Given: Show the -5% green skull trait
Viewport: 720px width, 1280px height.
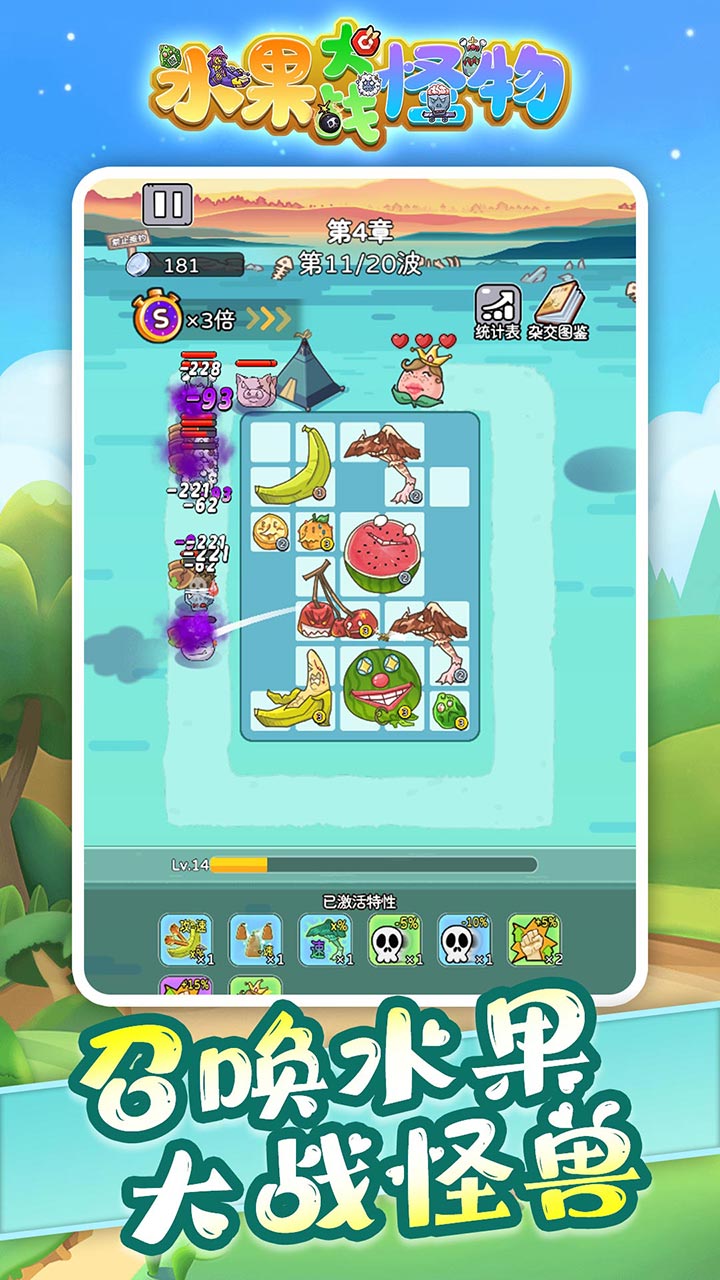Looking at the screenshot, I should click(395, 940).
